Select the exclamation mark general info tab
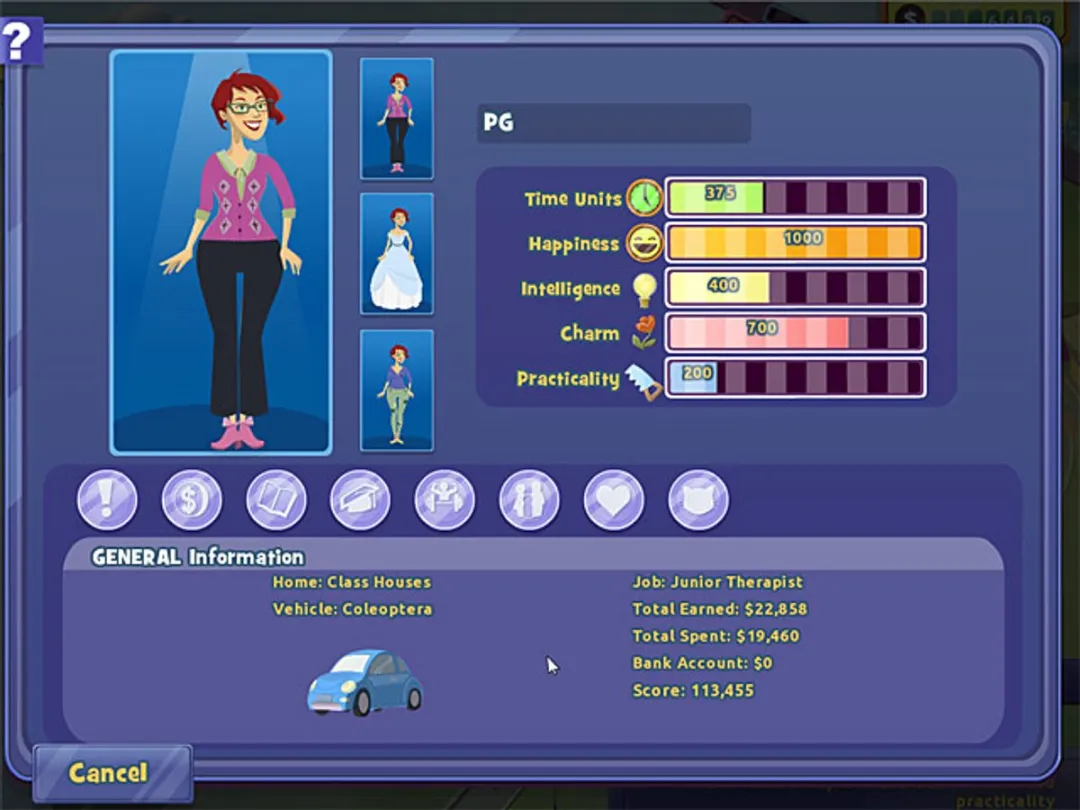 tap(107, 500)
